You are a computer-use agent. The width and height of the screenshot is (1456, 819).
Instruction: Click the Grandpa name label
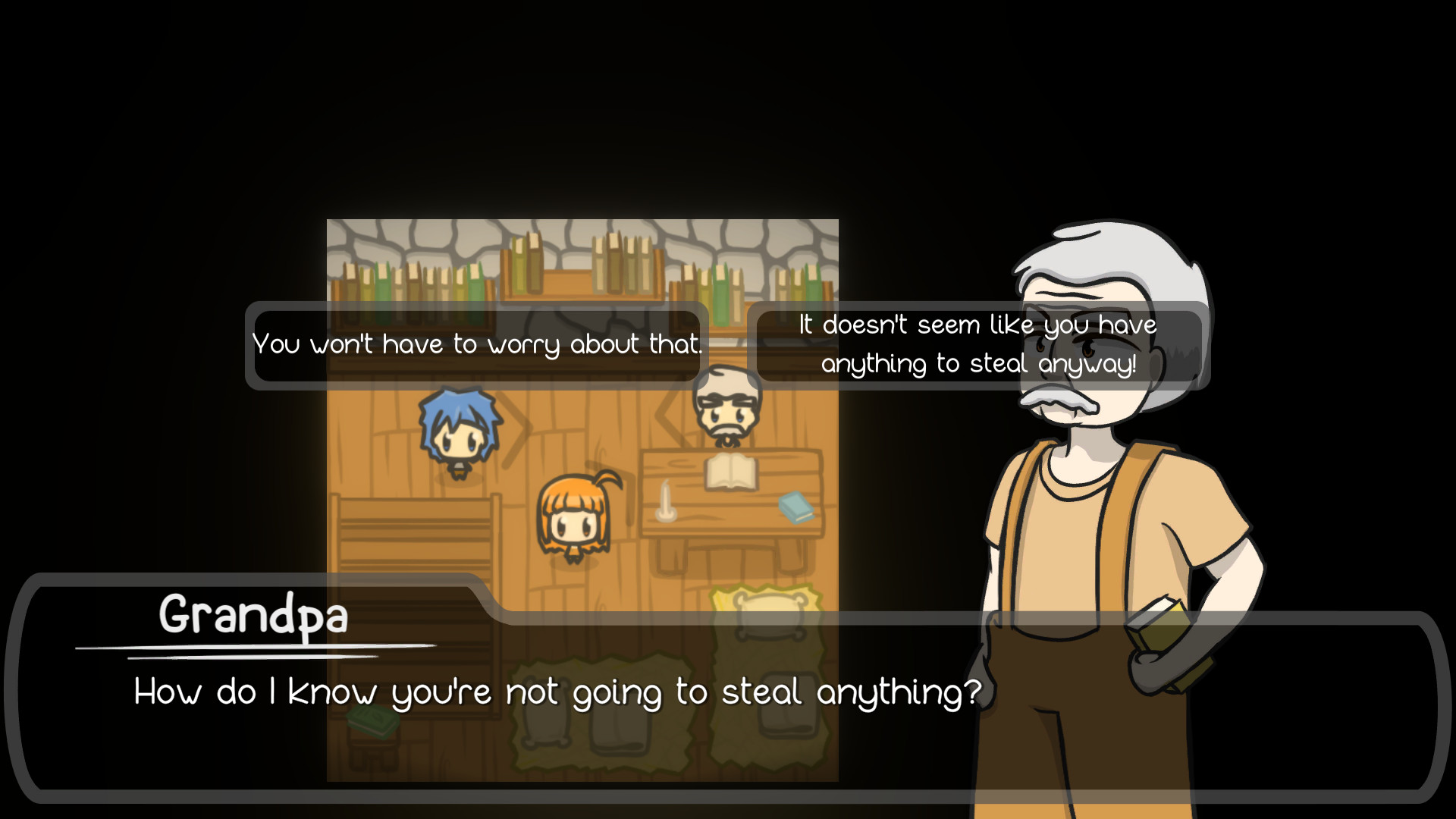click(254, 615)
